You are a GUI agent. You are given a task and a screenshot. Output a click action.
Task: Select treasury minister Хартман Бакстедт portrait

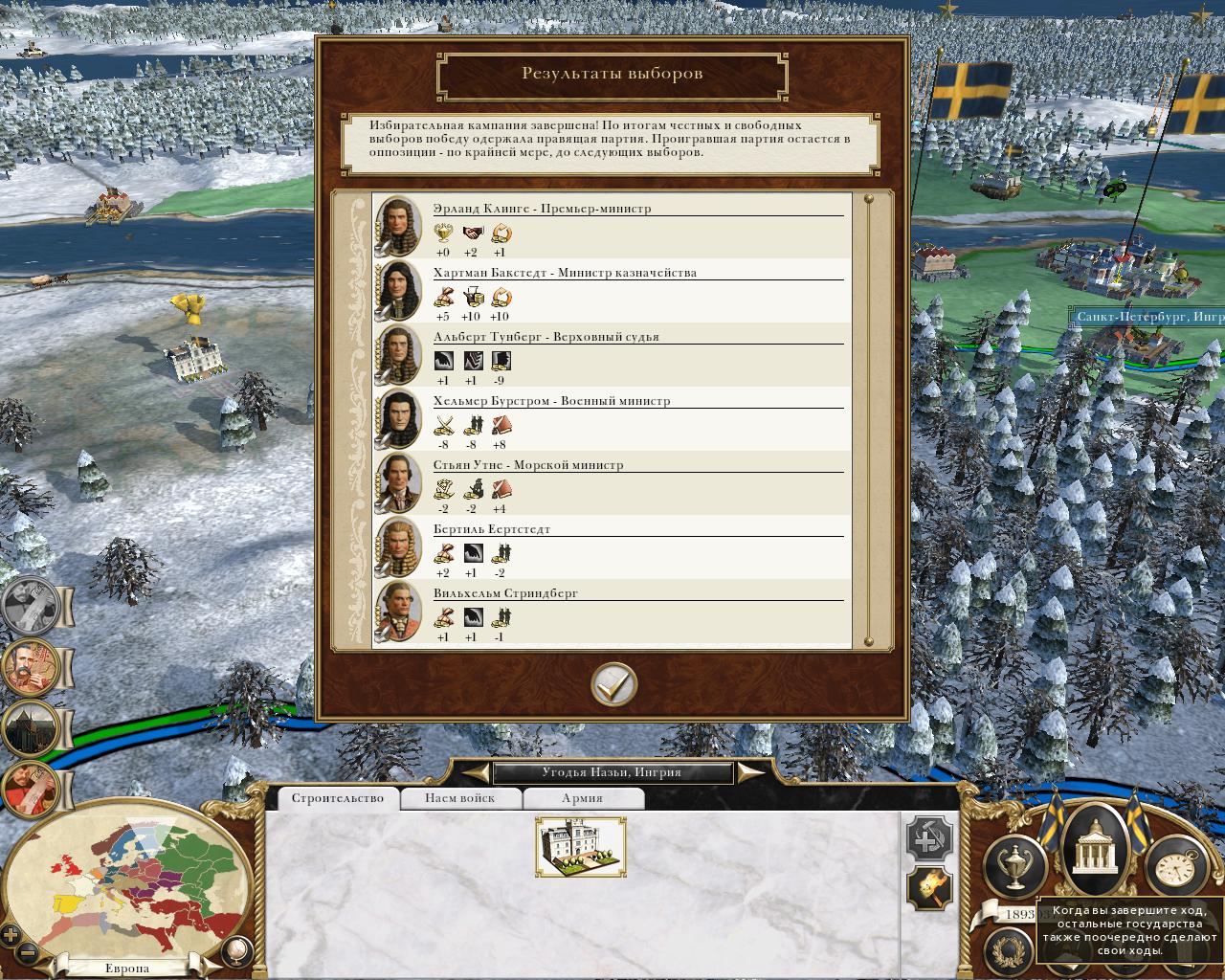(397, 290)
